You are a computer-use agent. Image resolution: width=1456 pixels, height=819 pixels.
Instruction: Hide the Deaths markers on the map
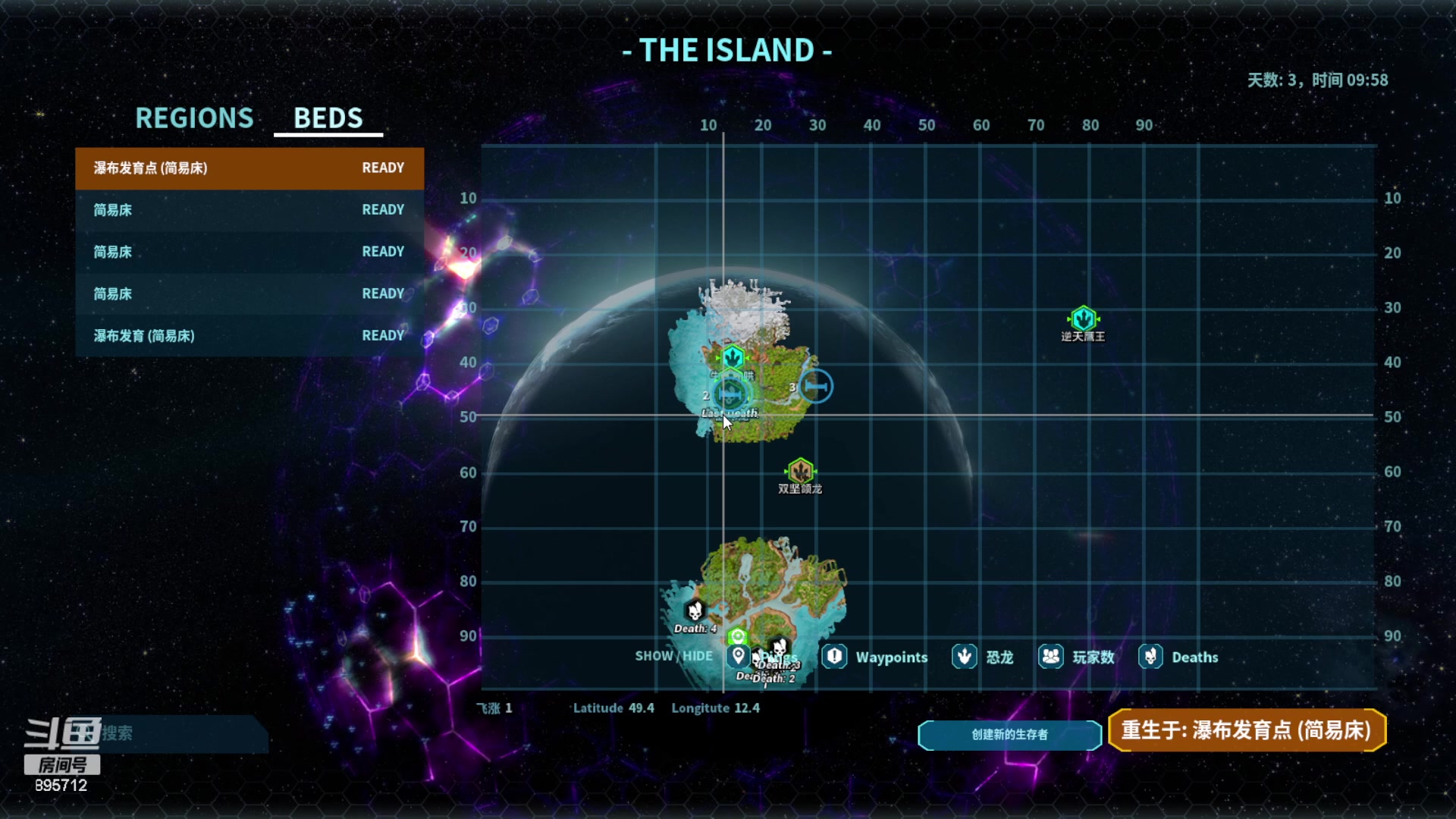tap(1150, 657)
